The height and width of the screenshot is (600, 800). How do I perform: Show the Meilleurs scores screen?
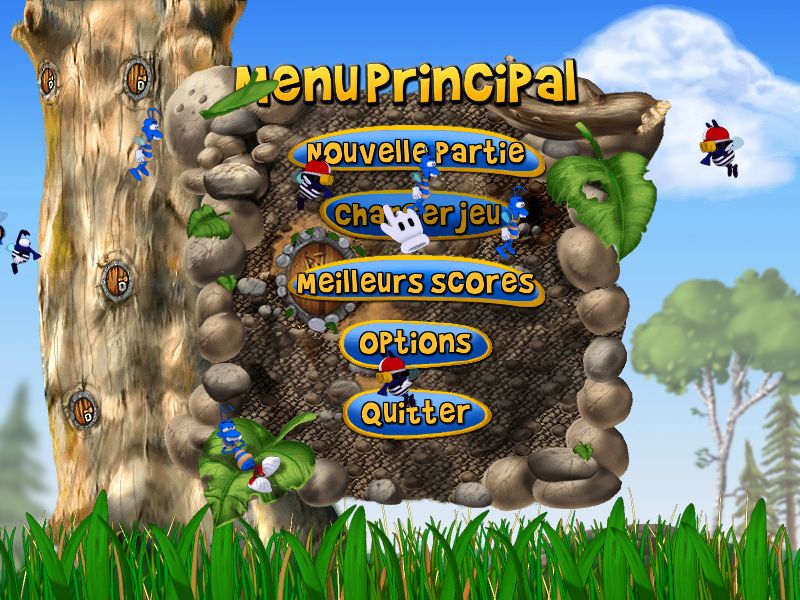pyautogui.click(x=415, y=283)
